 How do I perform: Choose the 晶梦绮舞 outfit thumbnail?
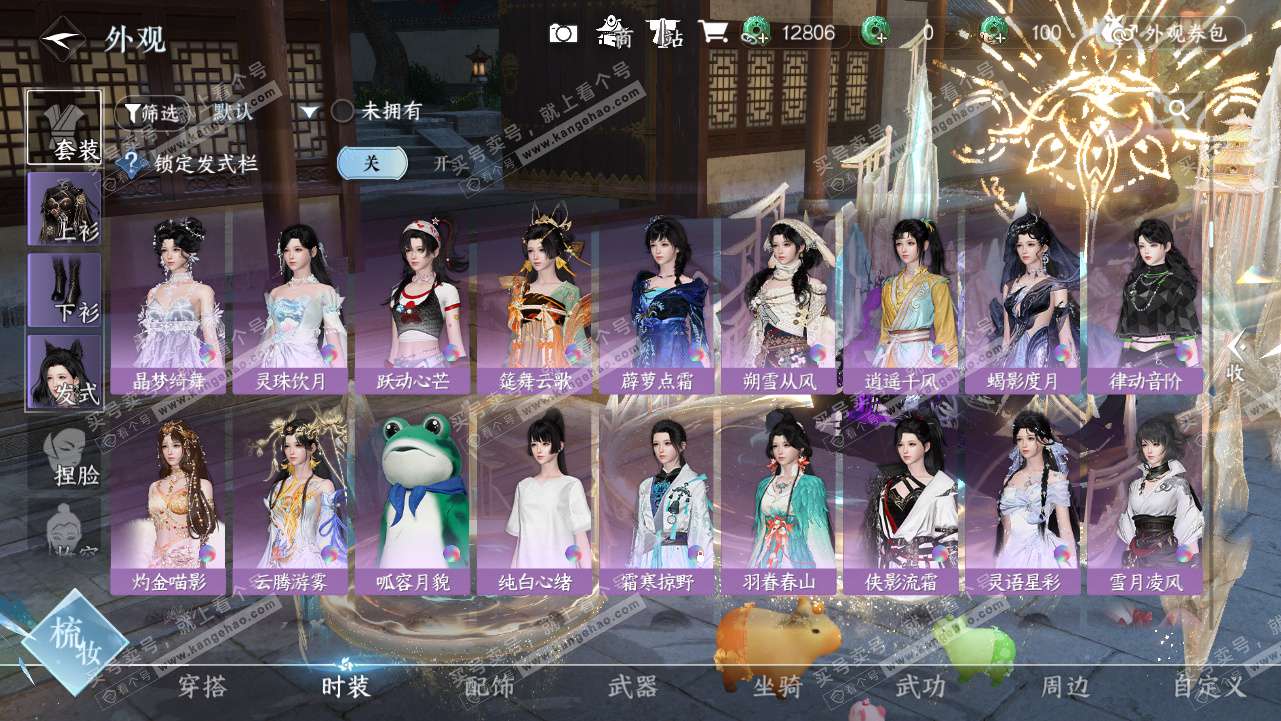(x=169, y=304)
